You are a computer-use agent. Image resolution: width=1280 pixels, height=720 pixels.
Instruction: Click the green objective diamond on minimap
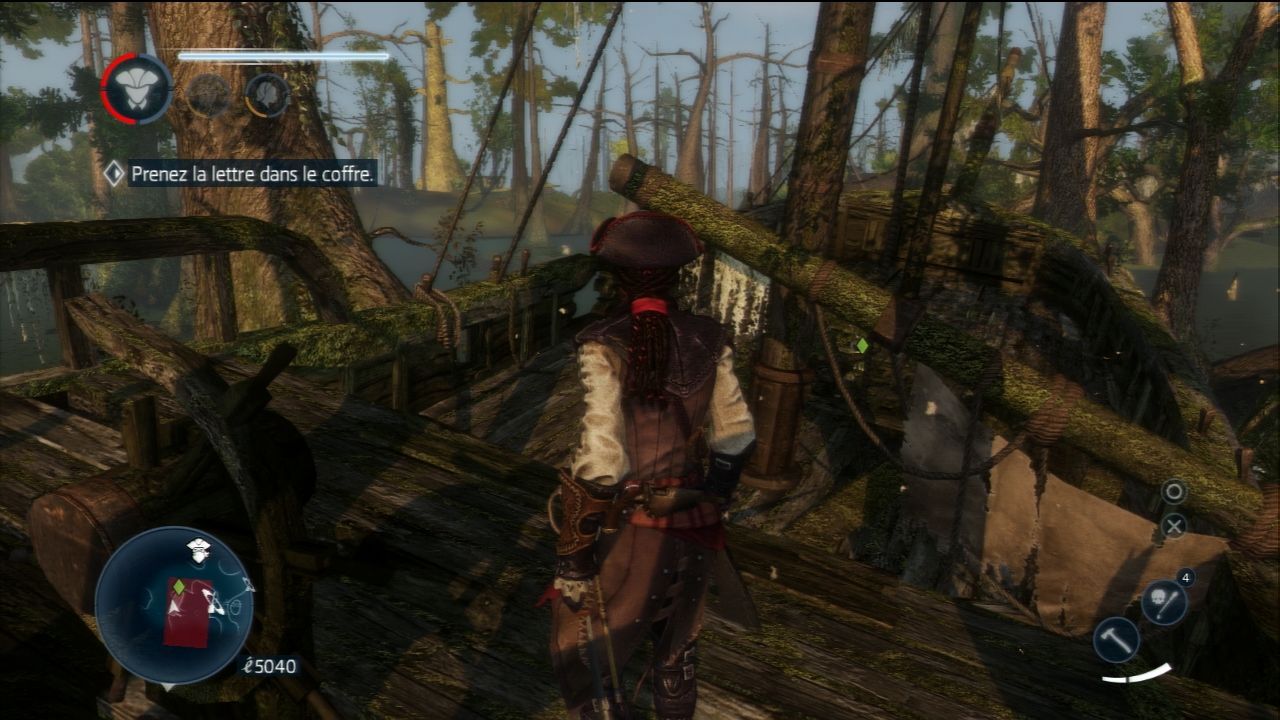(x=178, y=586)
